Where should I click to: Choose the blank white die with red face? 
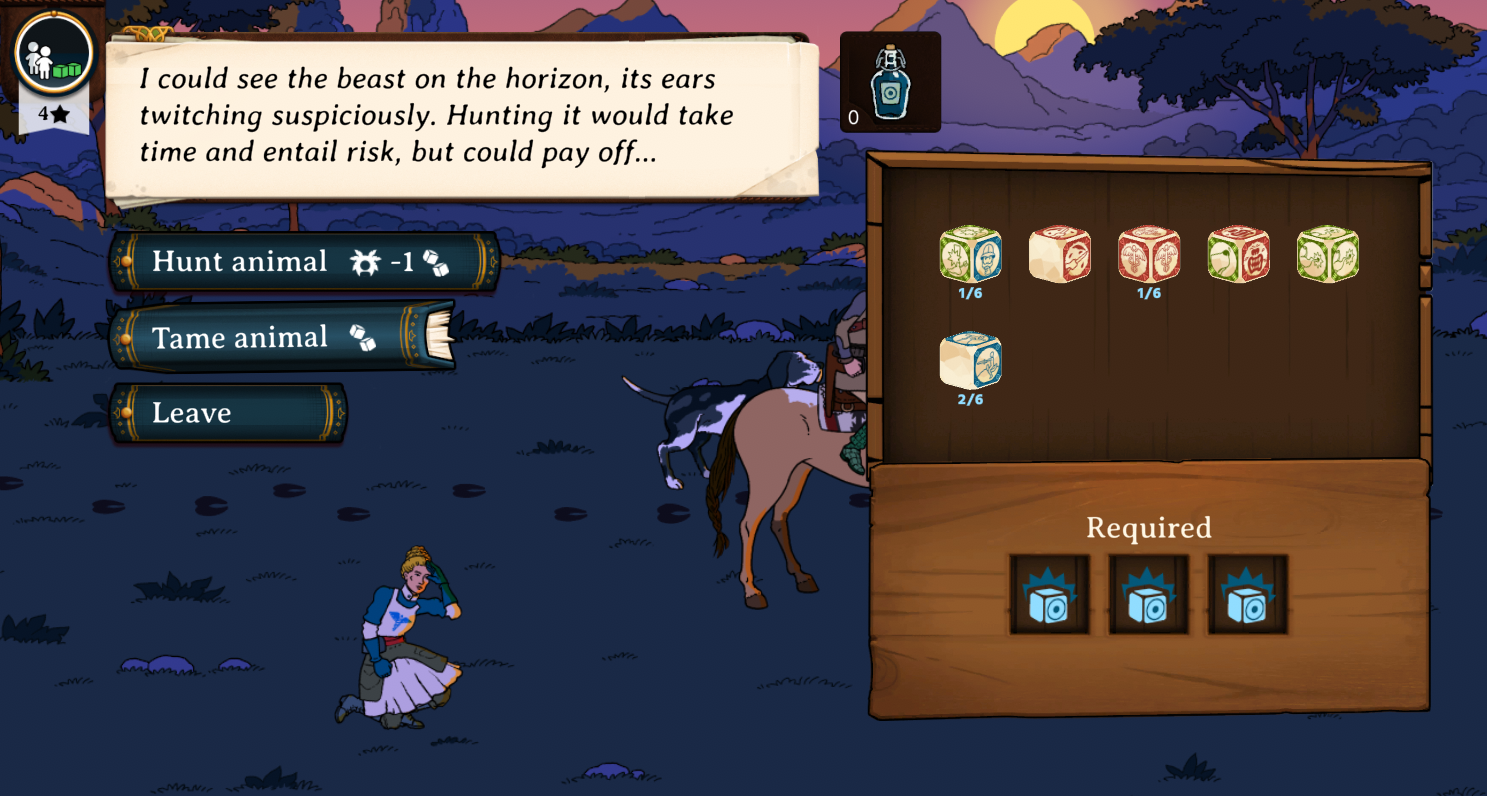tap(1059, 254)
